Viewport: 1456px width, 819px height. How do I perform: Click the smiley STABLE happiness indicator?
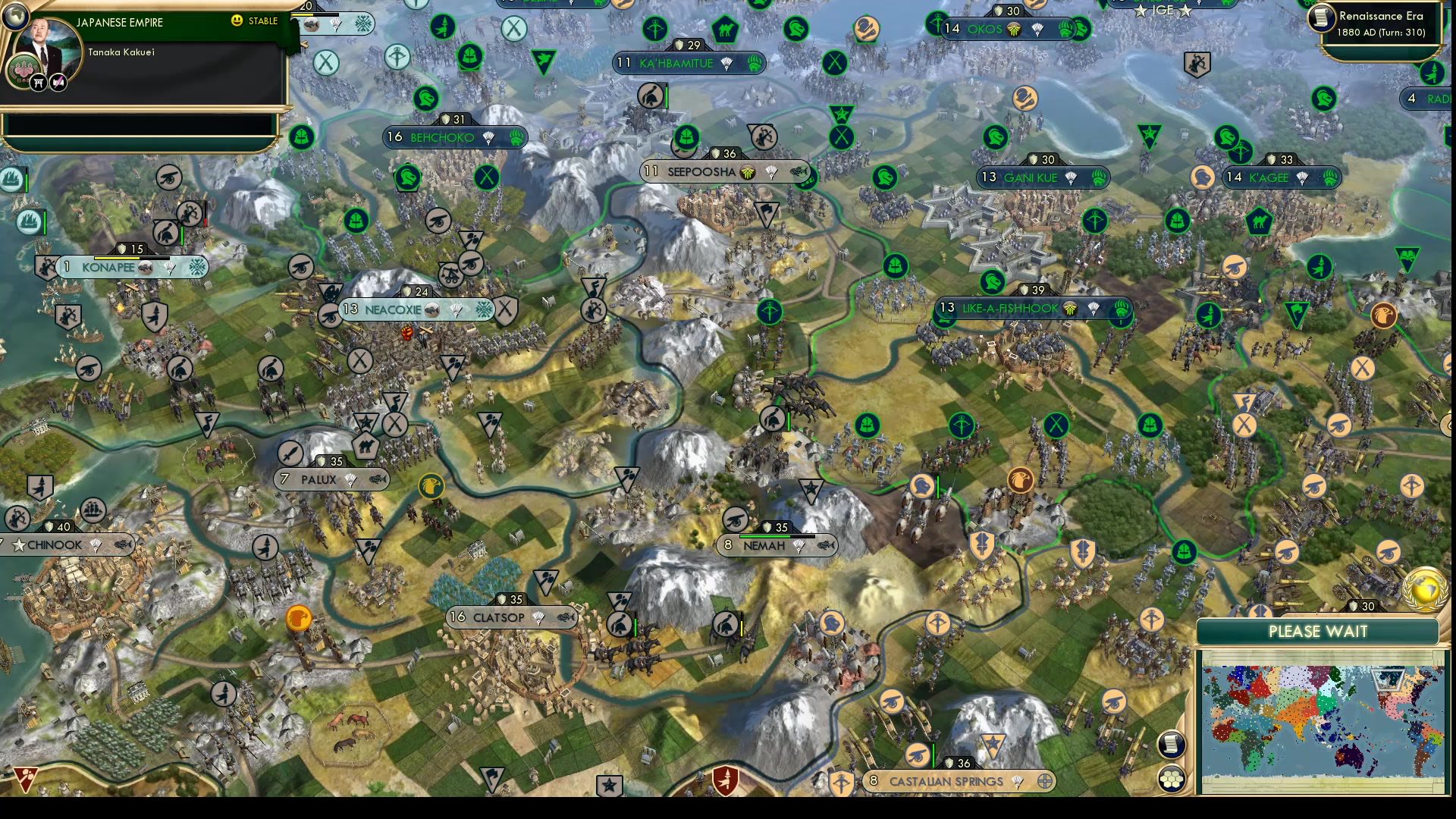[237, 21]
